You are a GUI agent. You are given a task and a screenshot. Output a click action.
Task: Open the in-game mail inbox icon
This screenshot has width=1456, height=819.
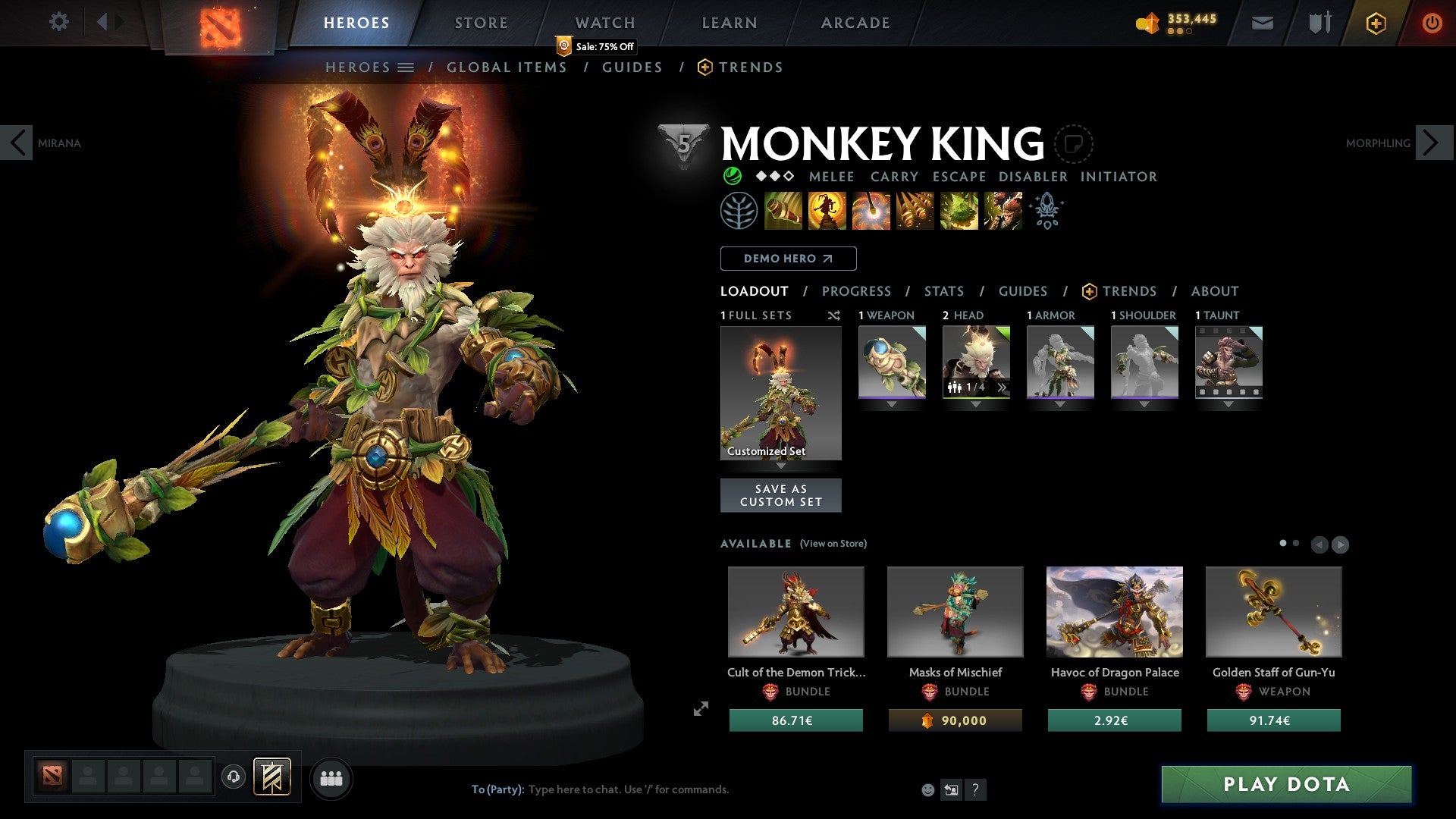coord(1263,23)
